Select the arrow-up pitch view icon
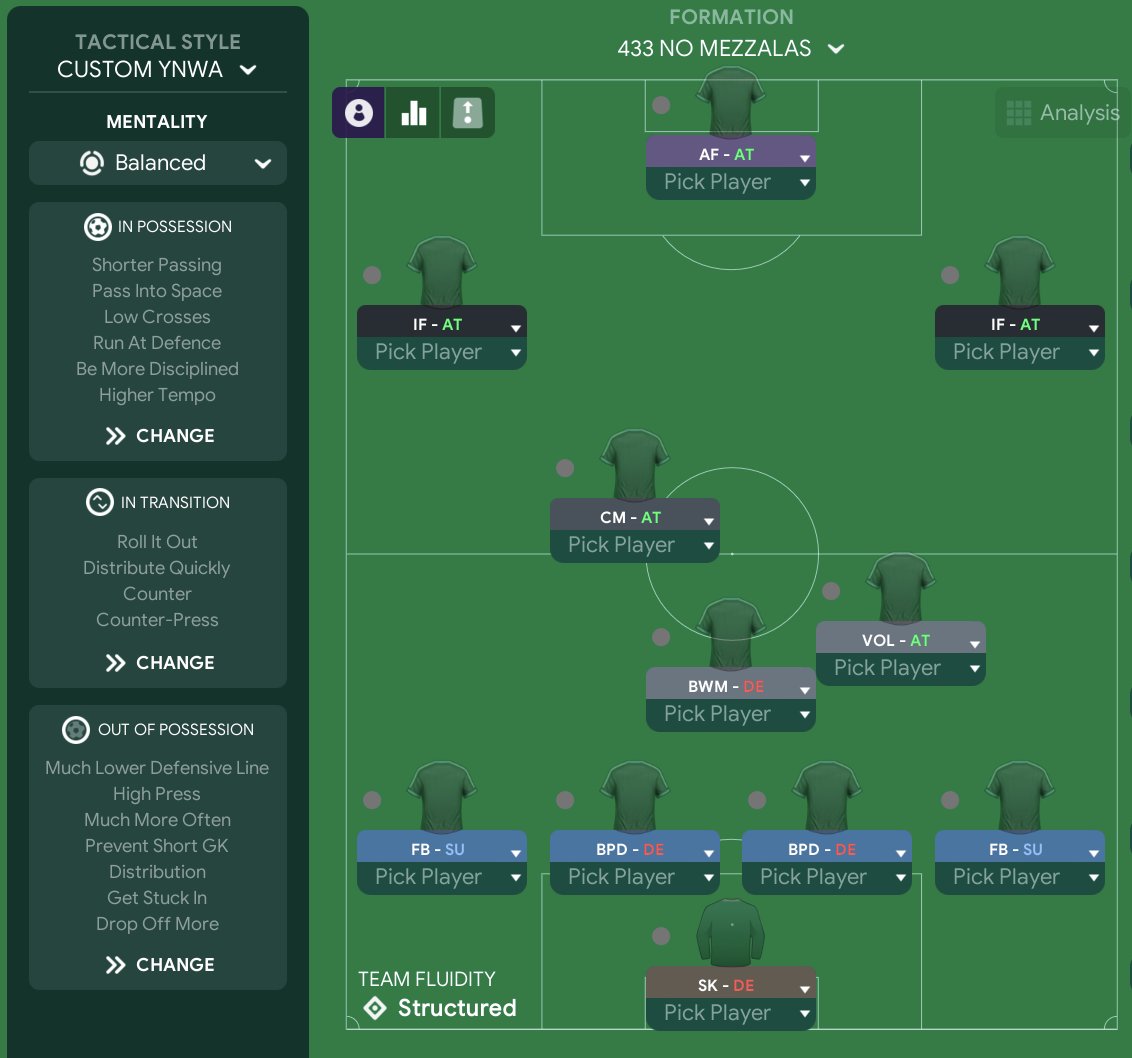Viewport: 1132px width, 1058px height. click(467, 113)
